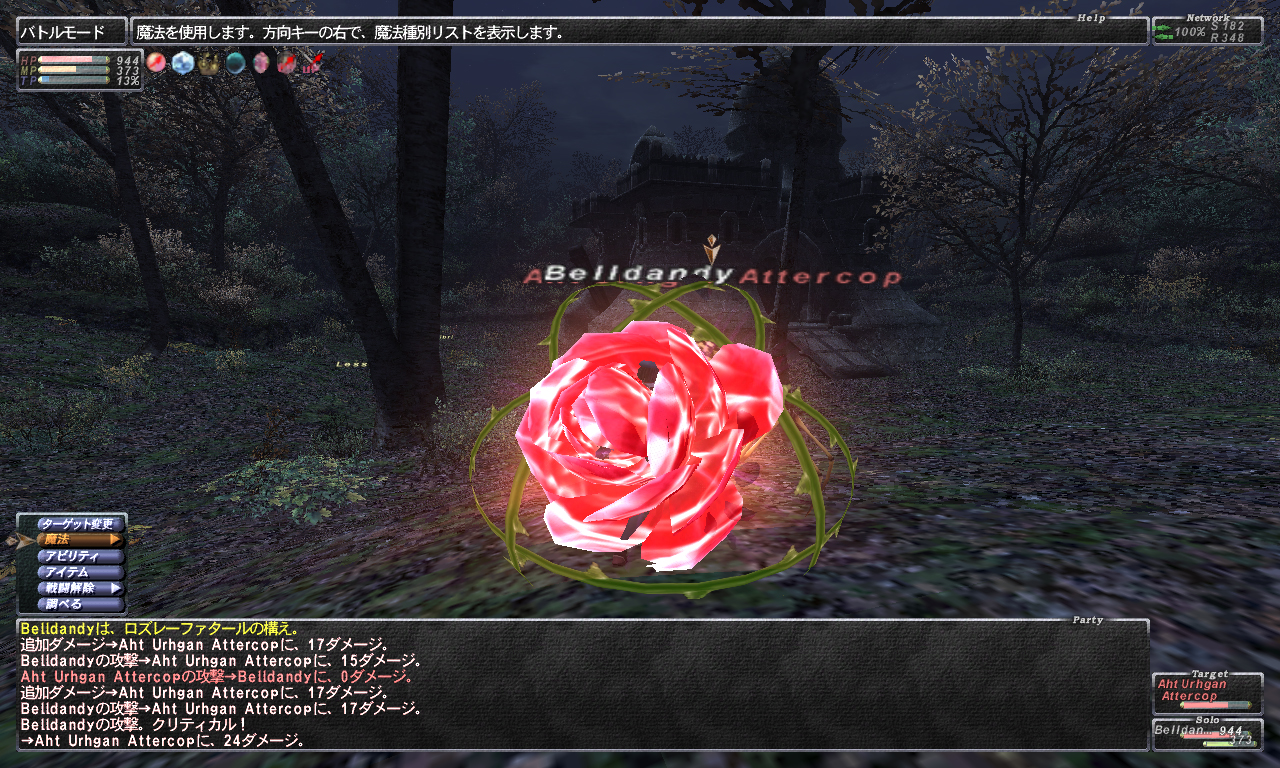Select the teal orb status effect icon
Screen dimensions: 1280x768
(x=235, y=64)
